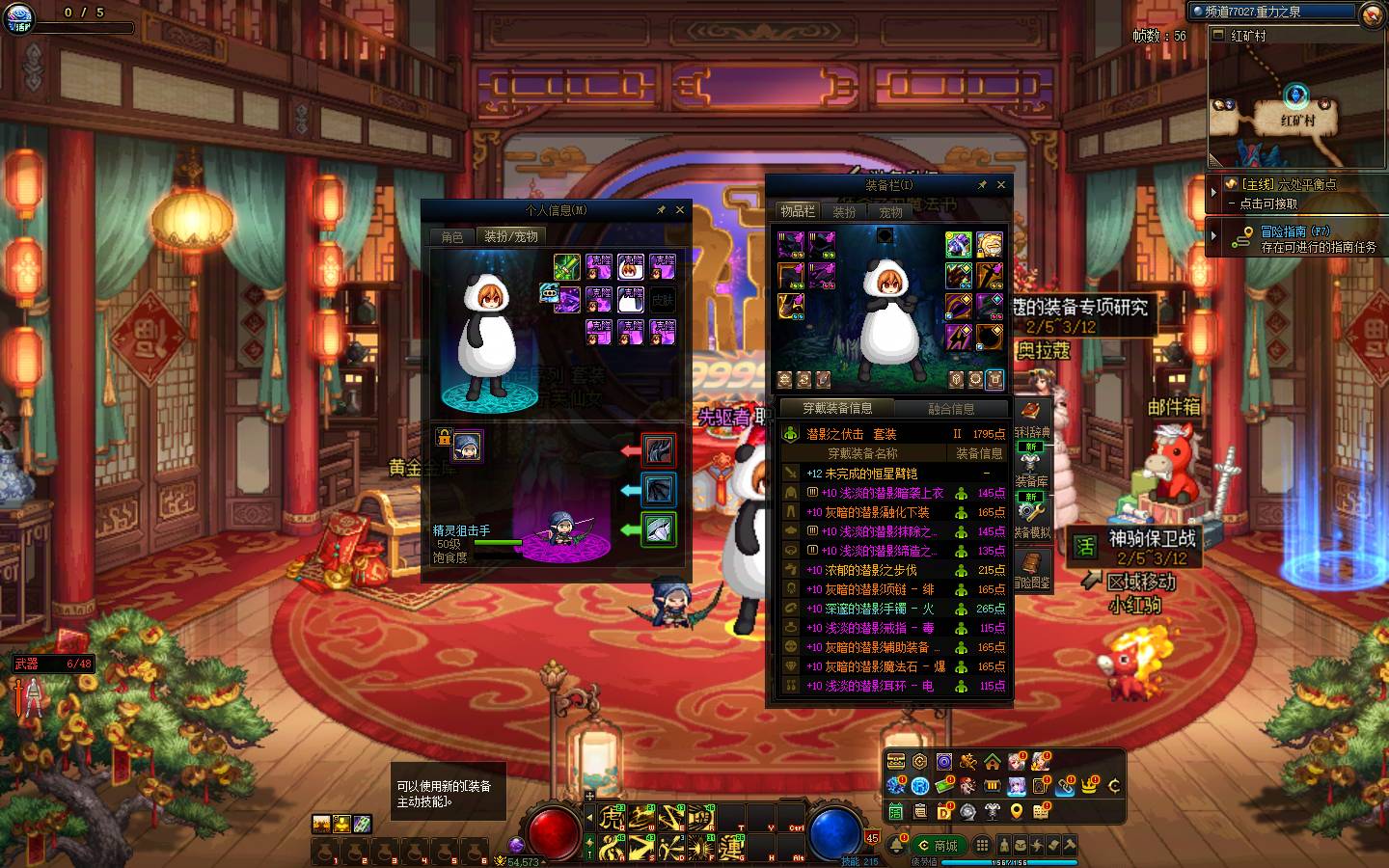This screenshot has width=1389, height=868.
Task: Switch to the 融合信息 fusion info tab
Action: click(x=950, y=409)
